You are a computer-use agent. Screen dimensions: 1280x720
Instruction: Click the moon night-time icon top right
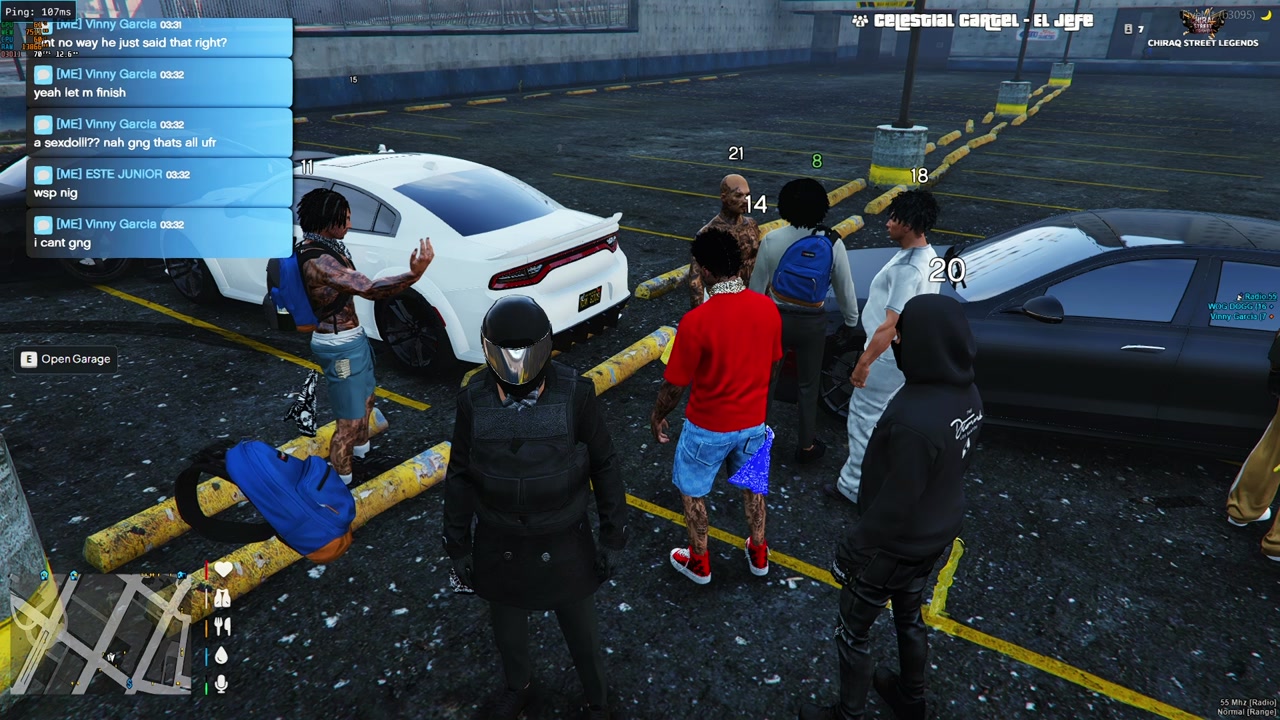[x=1265, y=16]
